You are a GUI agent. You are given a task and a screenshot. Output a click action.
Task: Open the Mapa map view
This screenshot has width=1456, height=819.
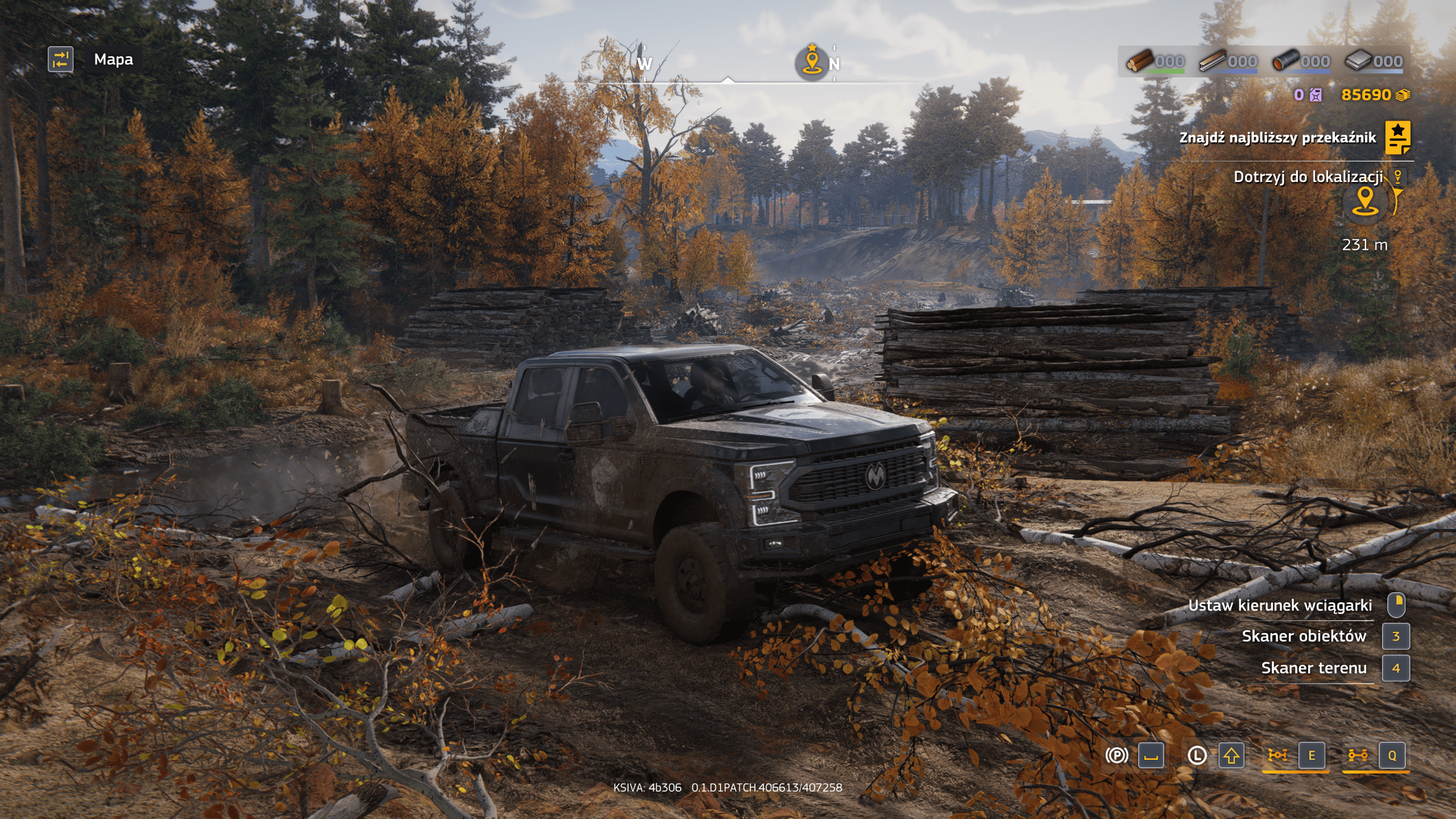pyautogui.click(x=113, y=60)
